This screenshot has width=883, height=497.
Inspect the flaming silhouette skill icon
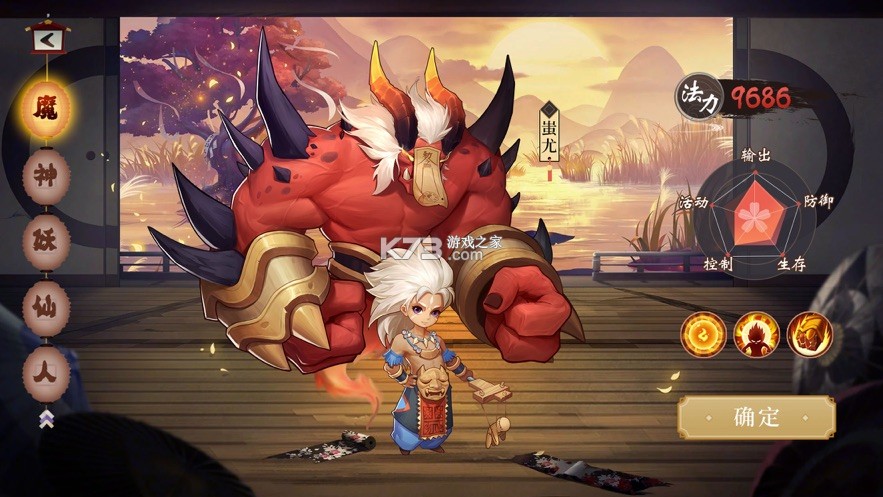pos(756,335)
